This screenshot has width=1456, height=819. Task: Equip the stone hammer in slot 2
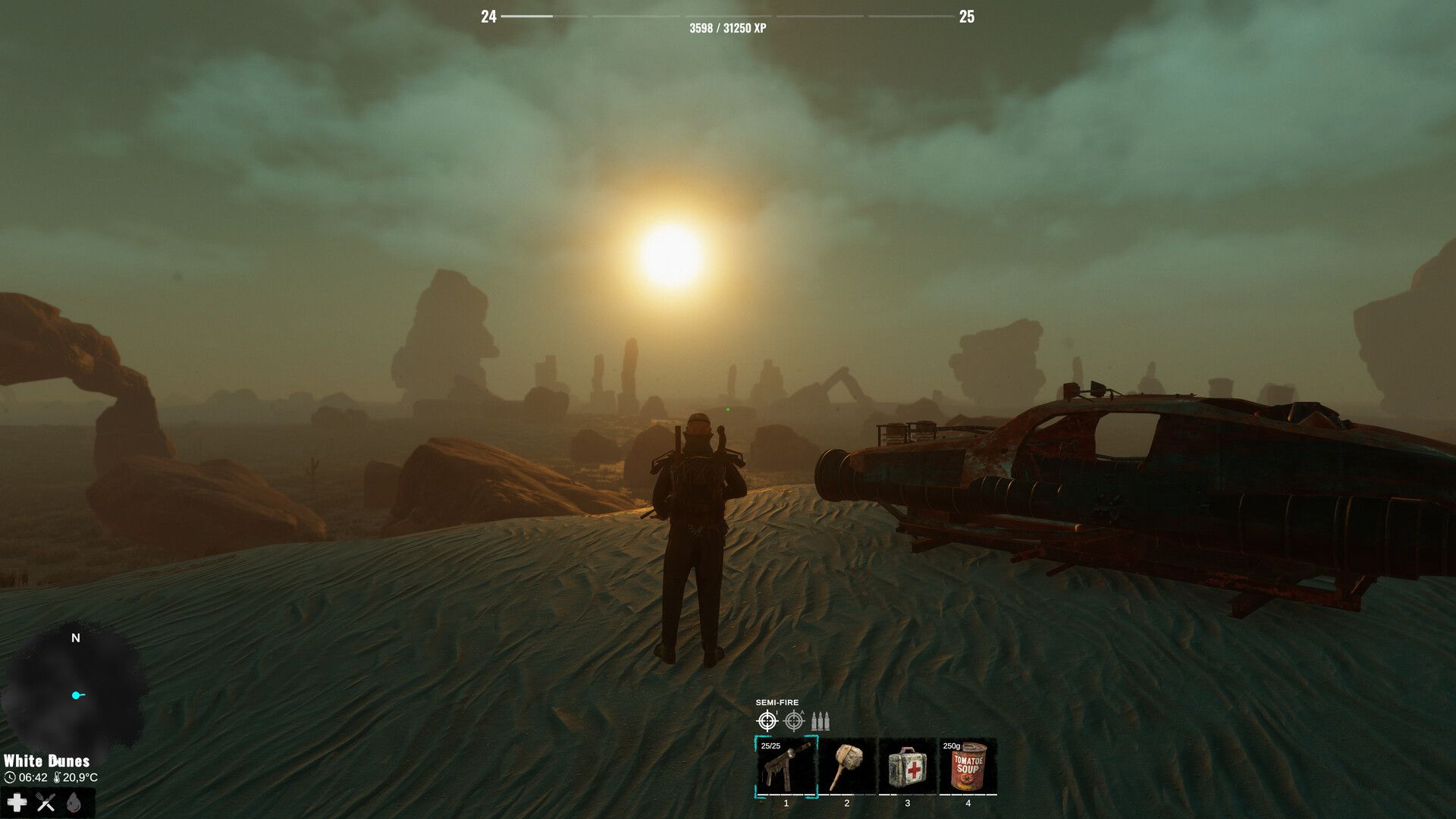[846, 767]
